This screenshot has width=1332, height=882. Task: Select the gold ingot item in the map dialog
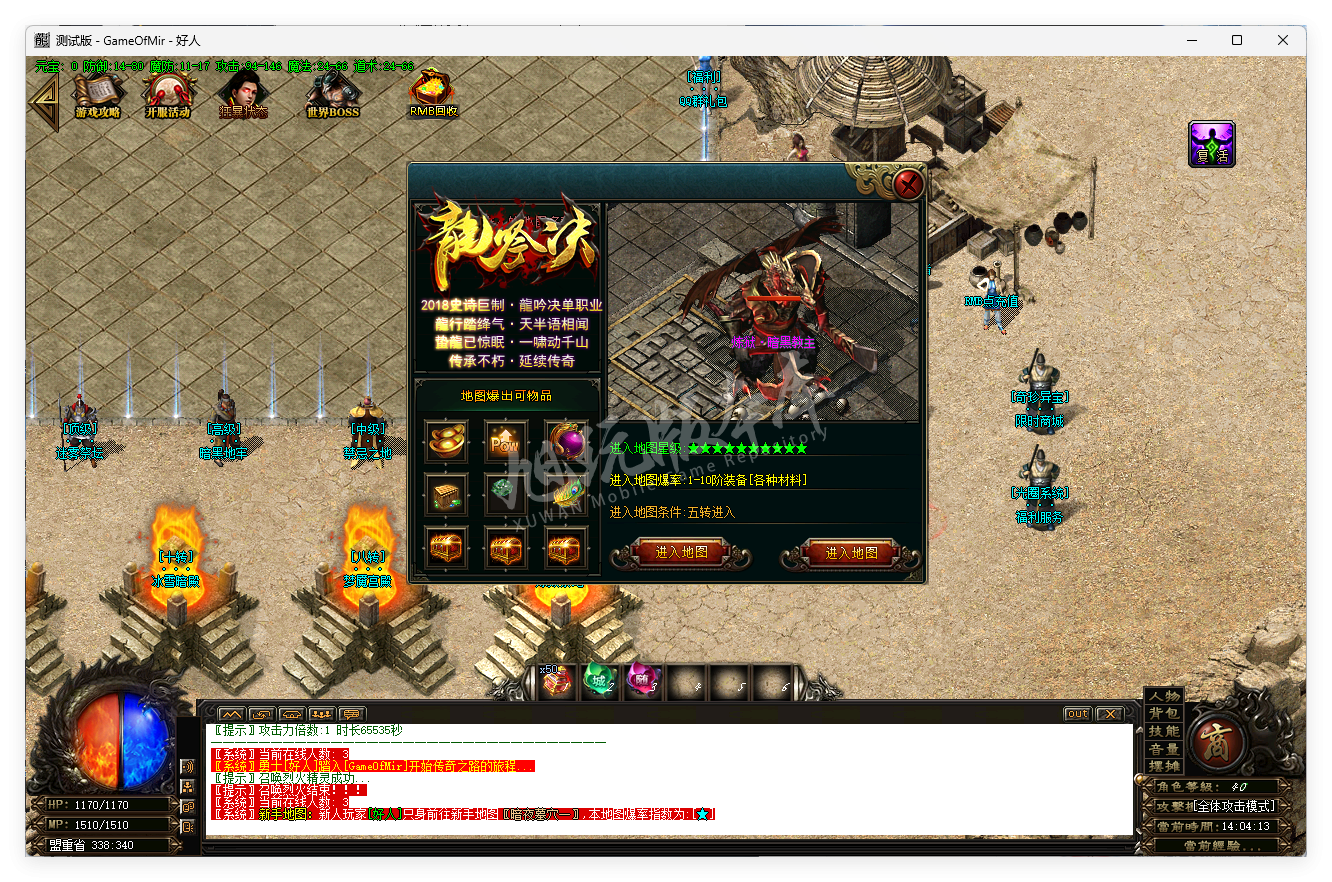[445, 441]
